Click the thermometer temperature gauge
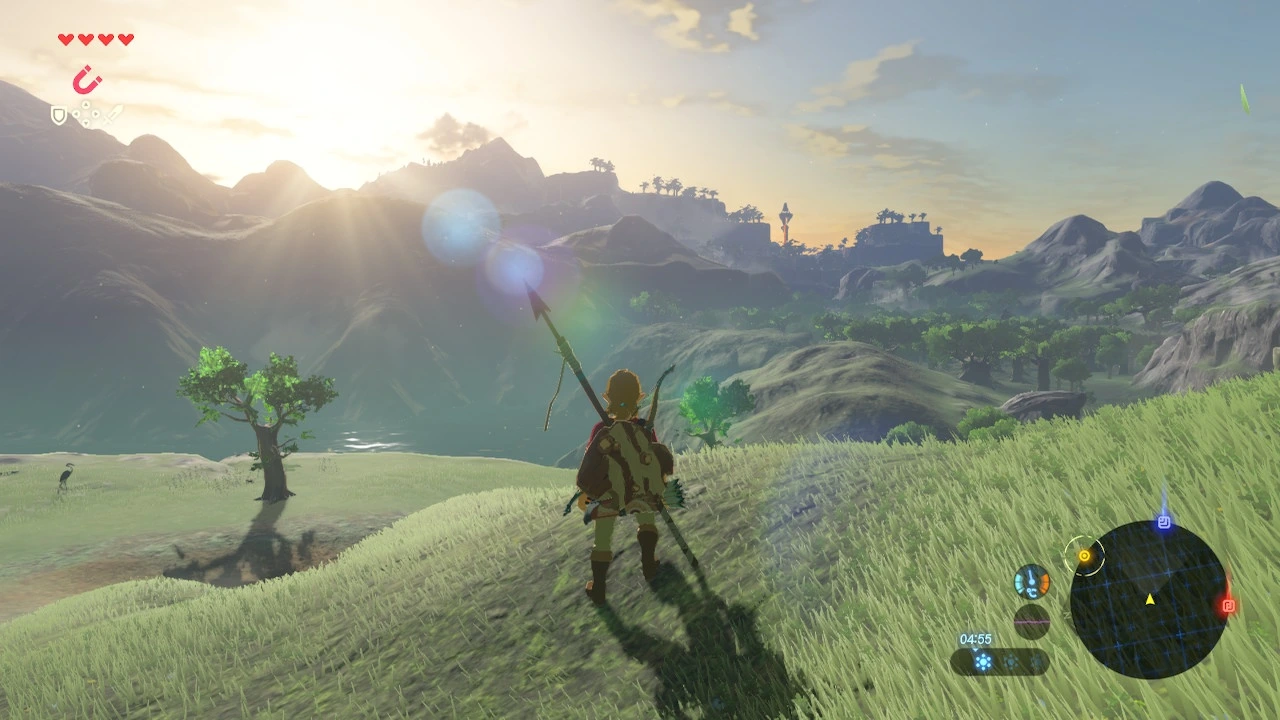1280x720 pixels. pyautogui.click(x=1032, y=582)
